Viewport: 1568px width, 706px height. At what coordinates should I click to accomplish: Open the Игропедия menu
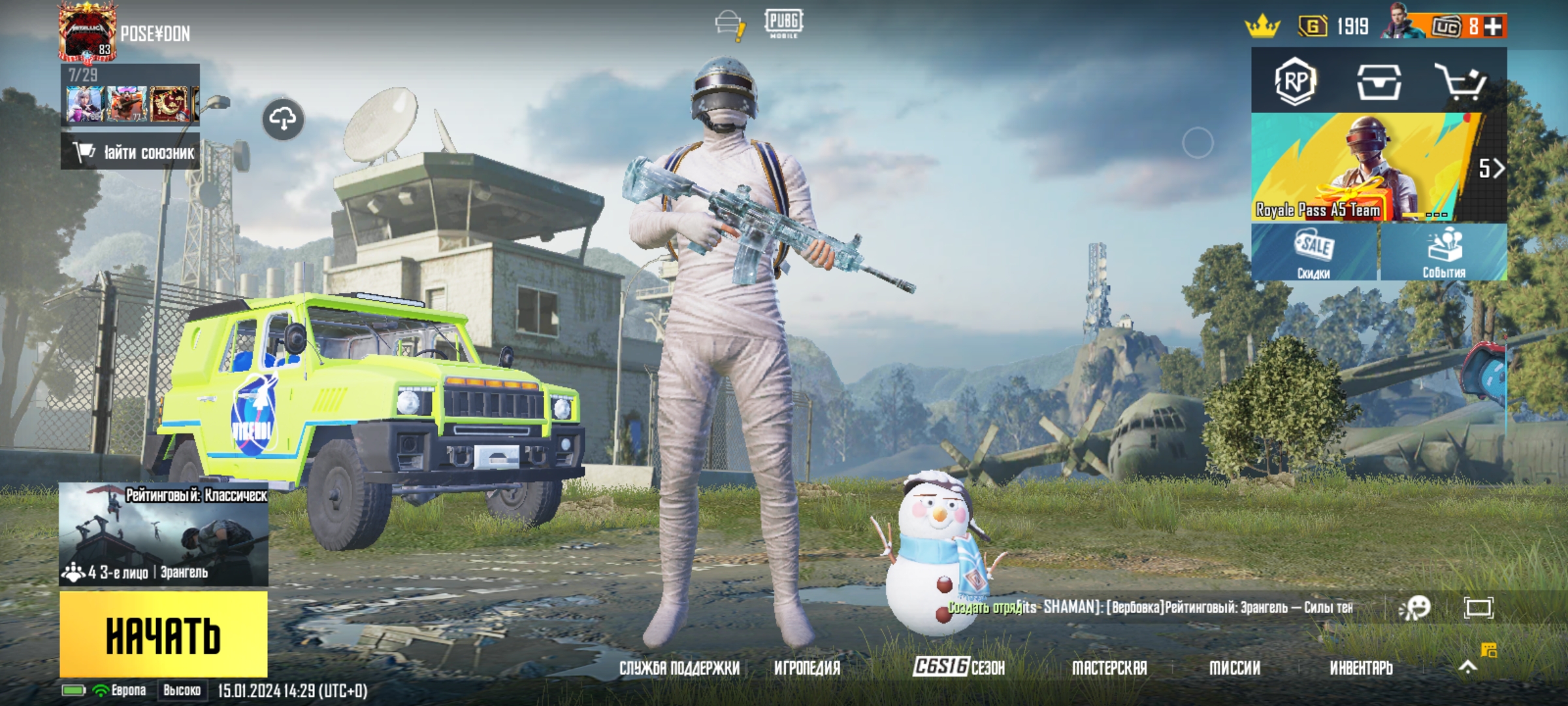807,667
